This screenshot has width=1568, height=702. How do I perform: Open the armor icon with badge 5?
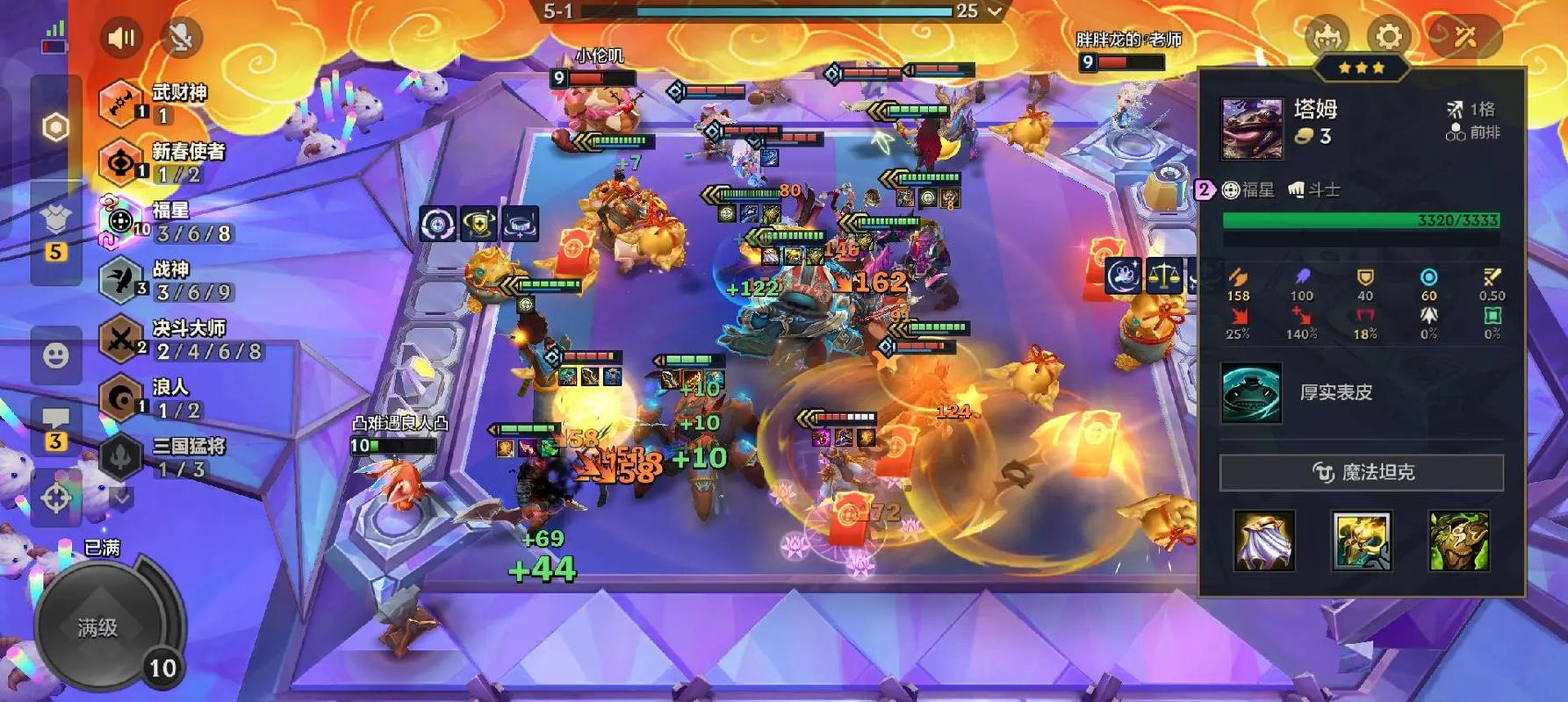click(x=56, y=228)
